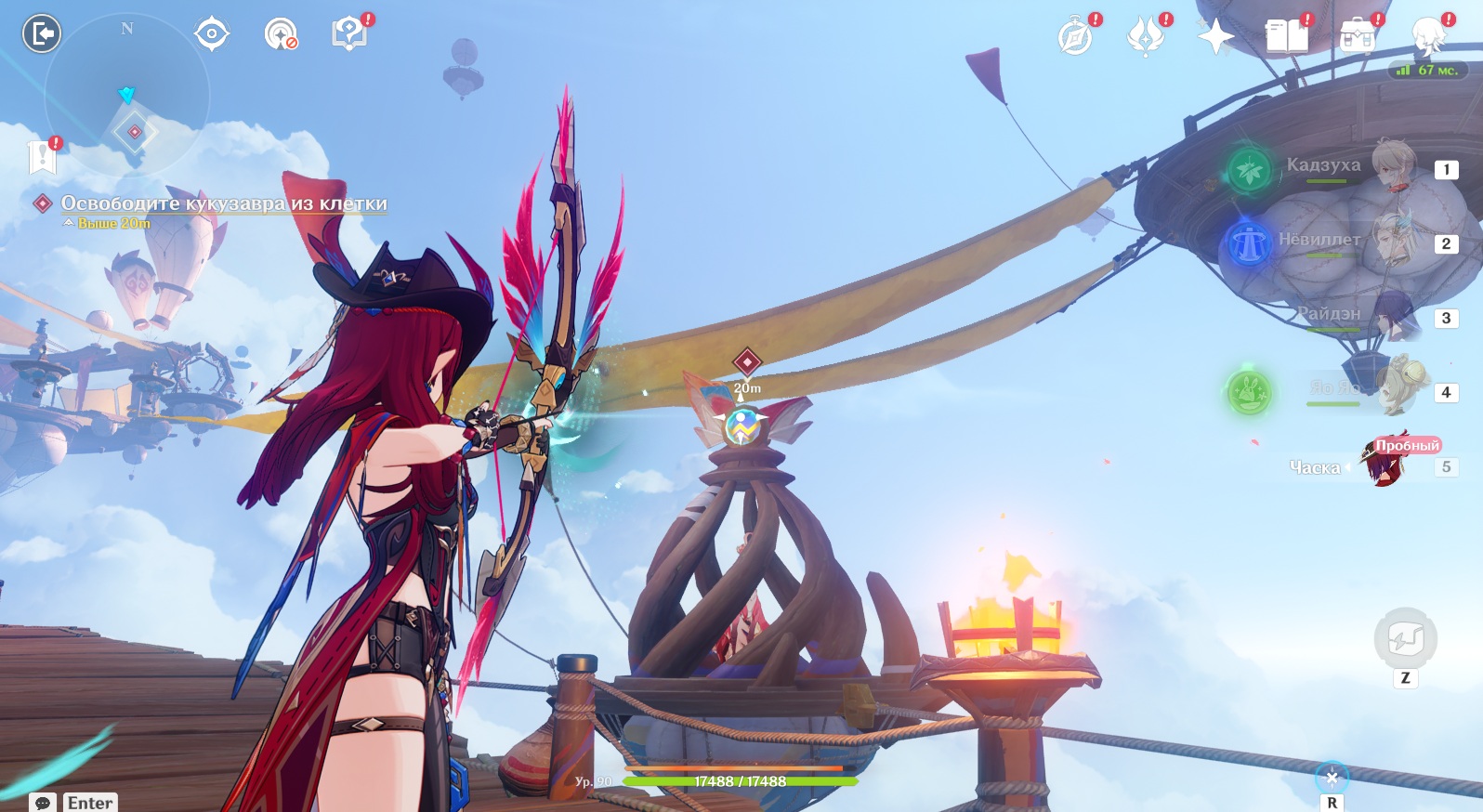This screenshot has width=1483, height=812.
Task: Open the circular minimap
Action: click(127, 96)
